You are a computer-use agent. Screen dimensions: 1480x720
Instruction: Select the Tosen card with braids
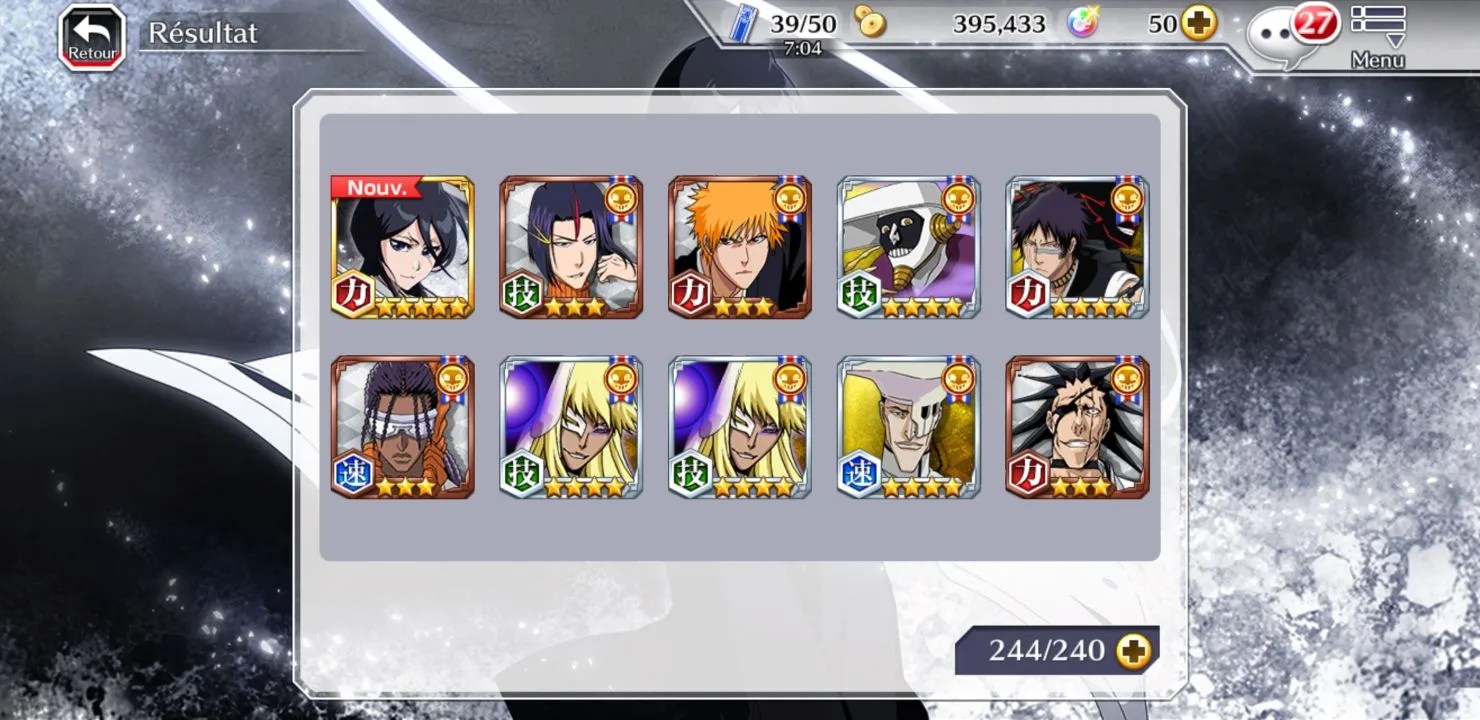(402, 427)
